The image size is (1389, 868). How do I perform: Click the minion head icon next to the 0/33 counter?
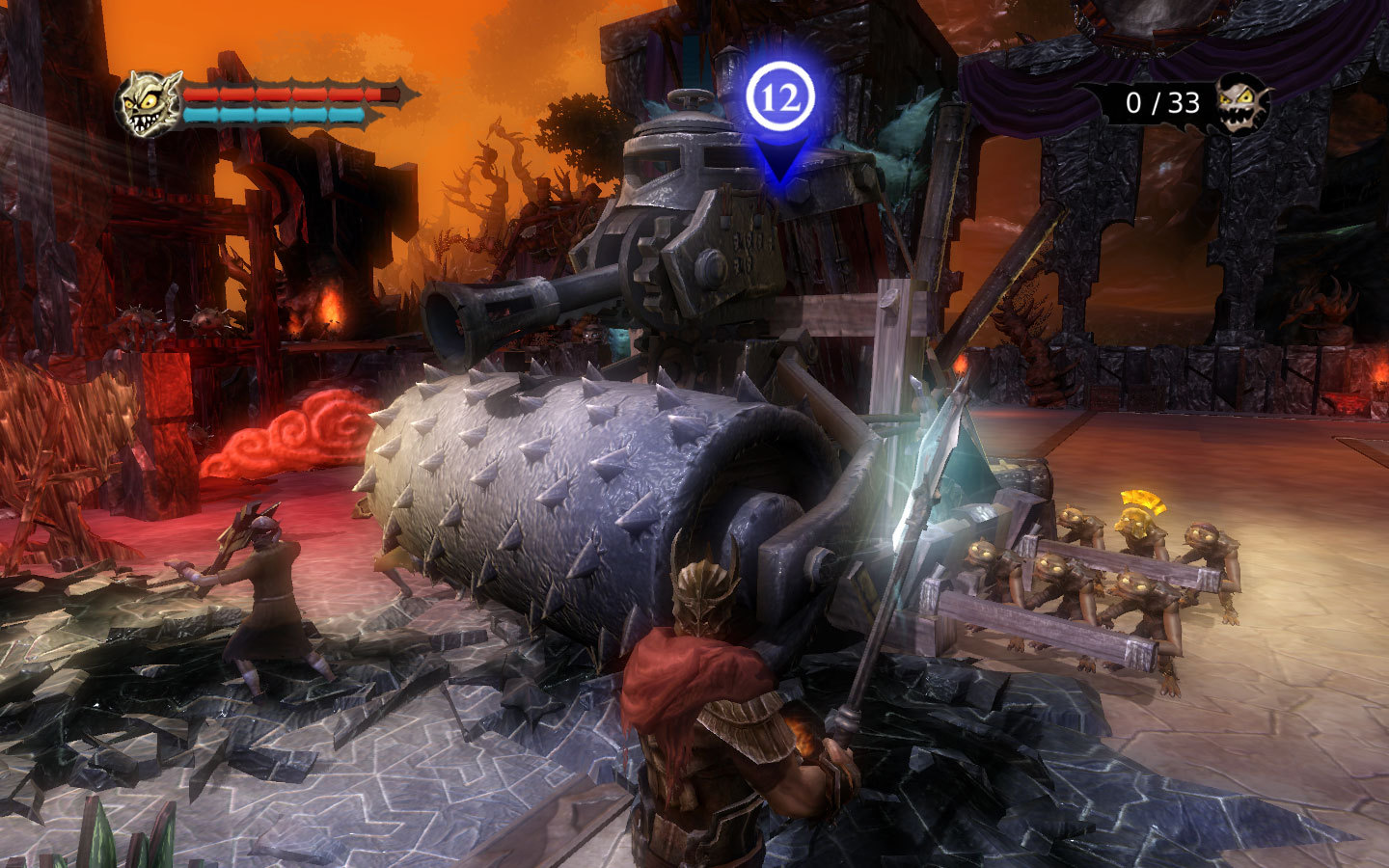pyautogui.click(x=1240, y=102)
